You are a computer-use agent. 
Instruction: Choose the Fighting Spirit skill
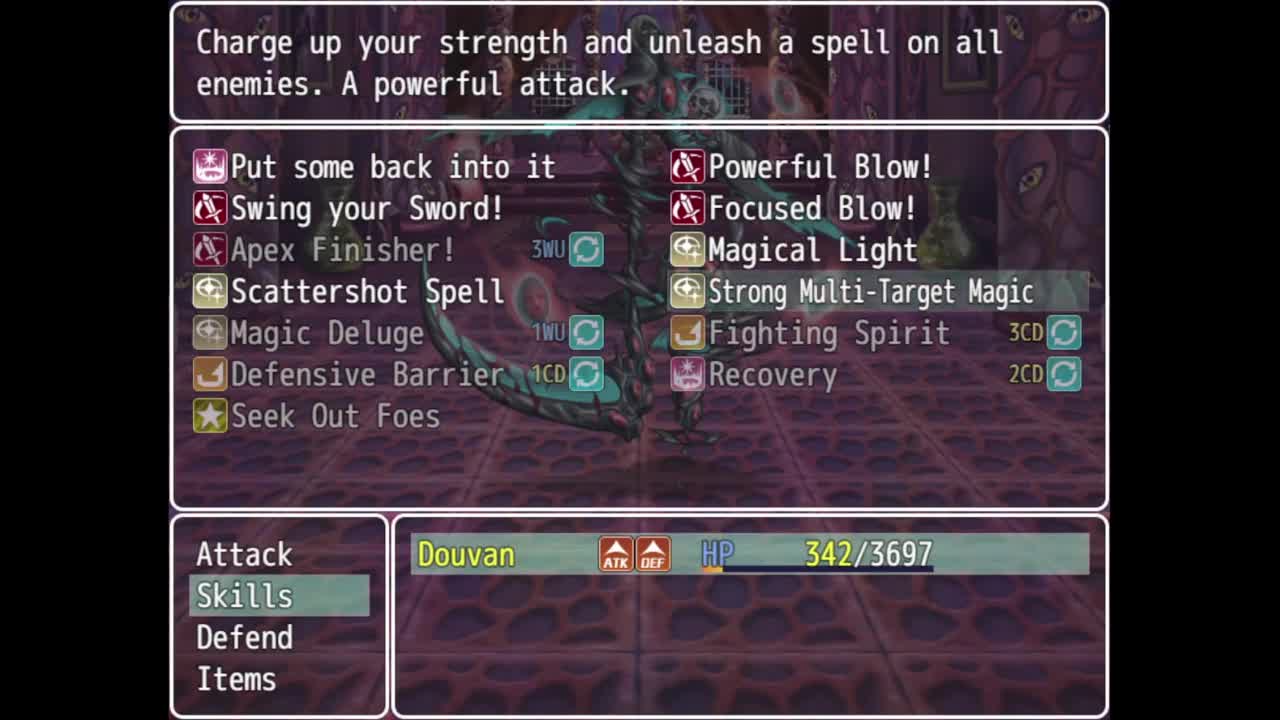[829, 333]
